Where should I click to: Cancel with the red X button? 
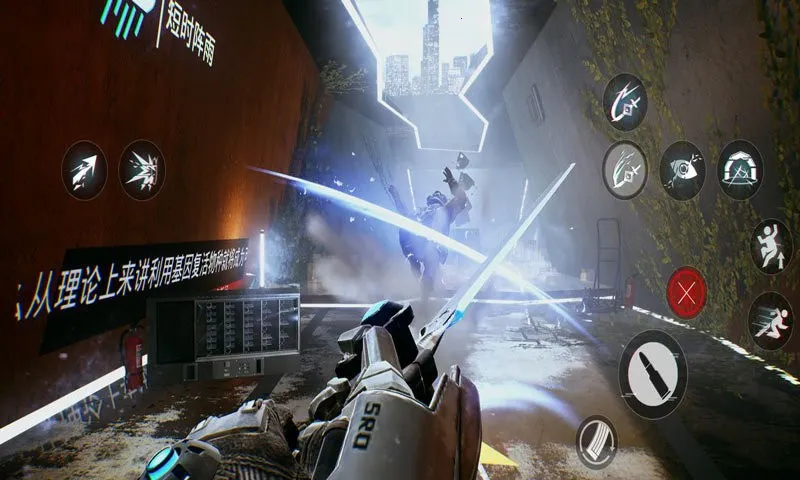687,293
